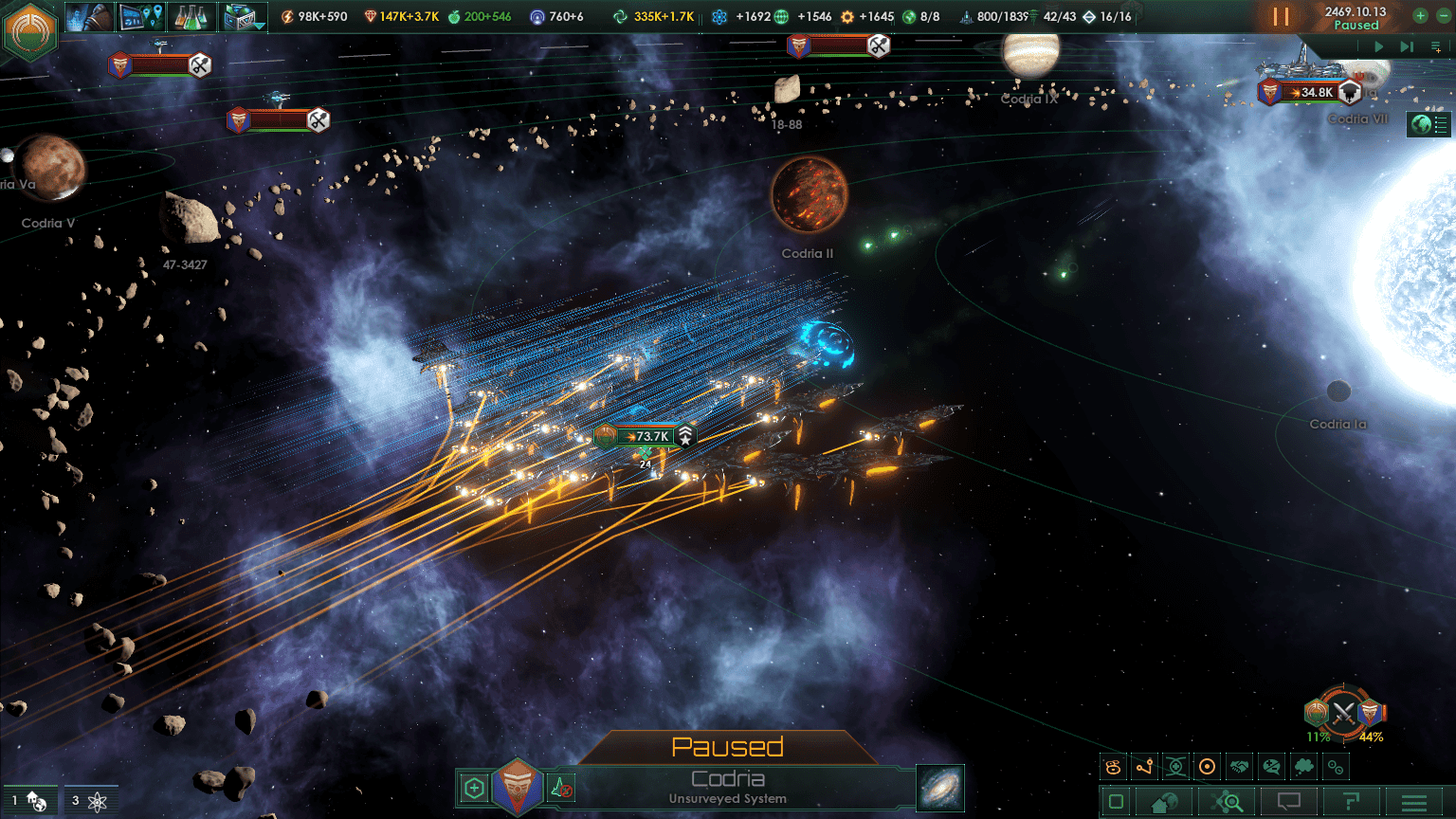Toggle the restrict-ship-passage icon for Codria
Image resolution: width=1456 pixels, height=819 pixels.
560,788
